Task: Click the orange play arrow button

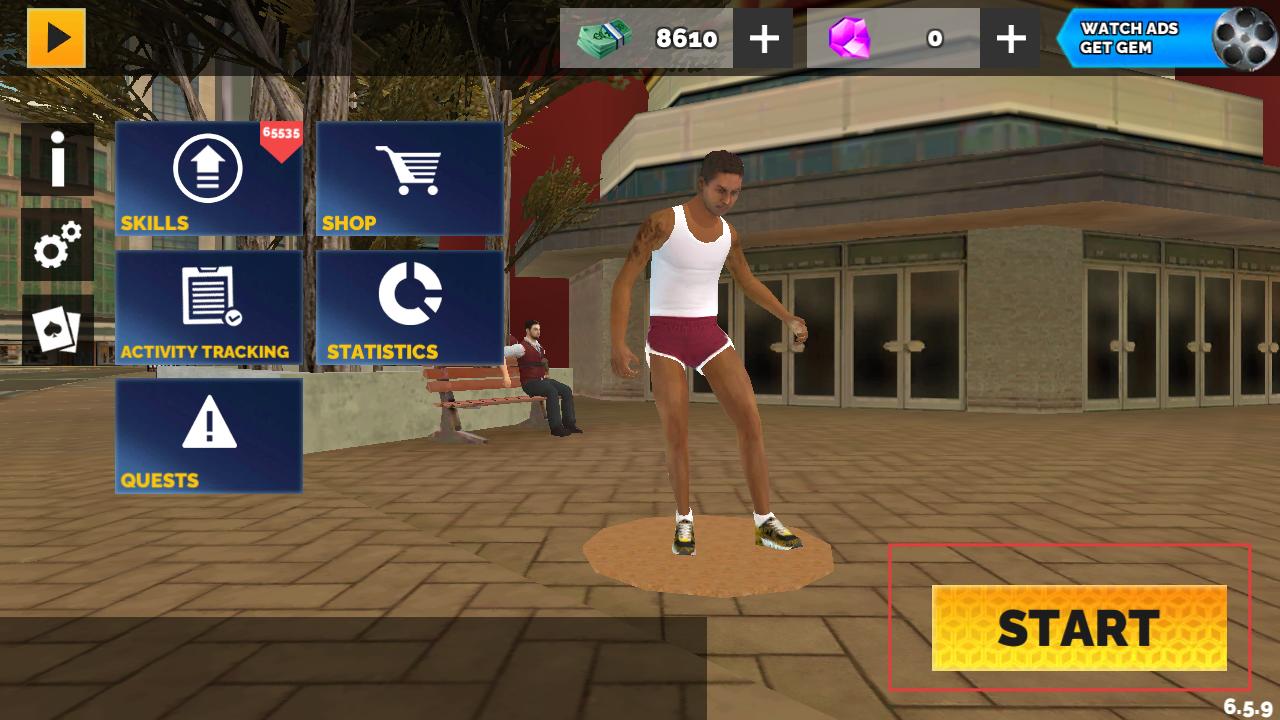Action: pos(57,38)
